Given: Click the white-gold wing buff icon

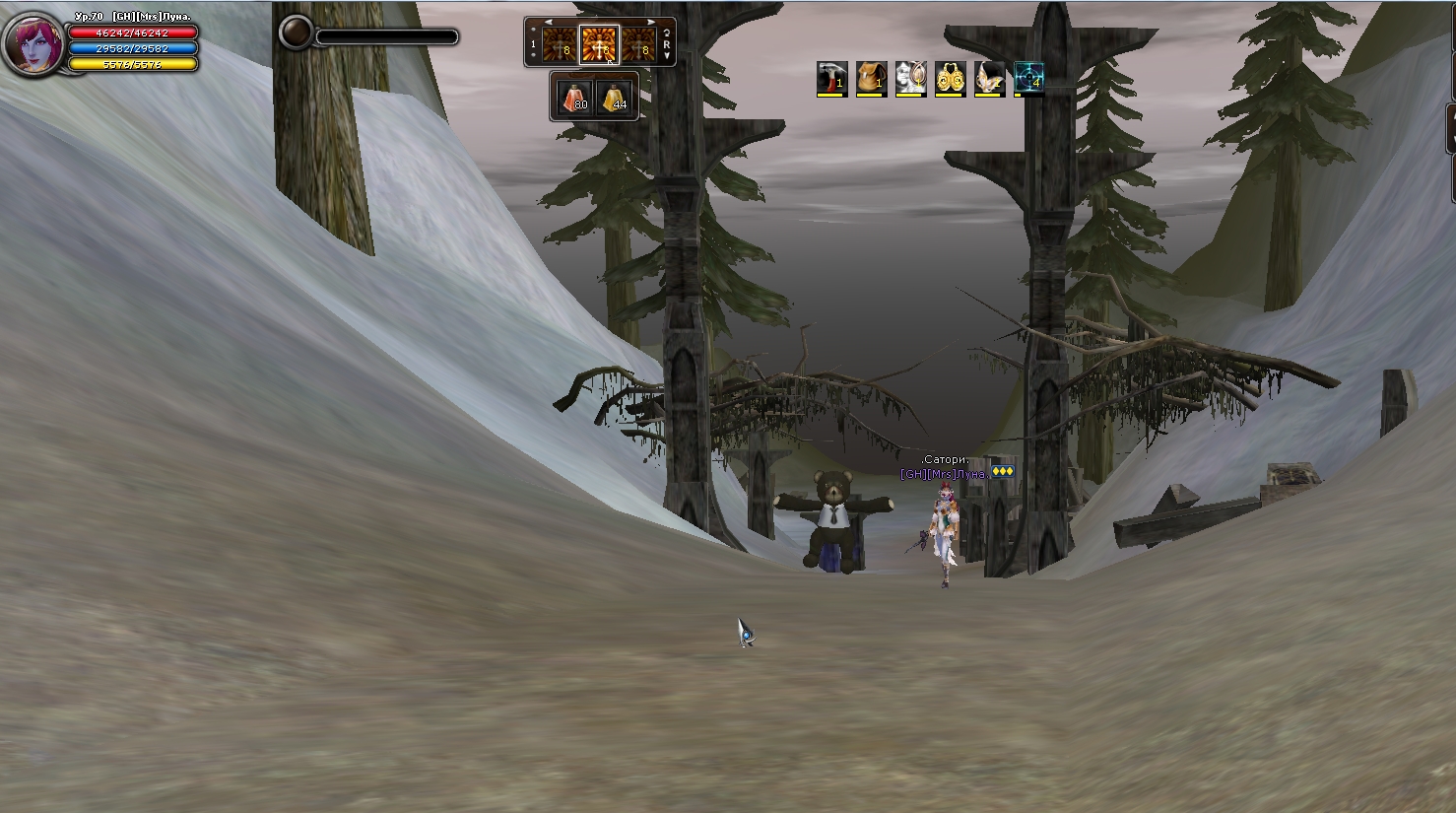Looking at the screenshot, I should (989, 78).
